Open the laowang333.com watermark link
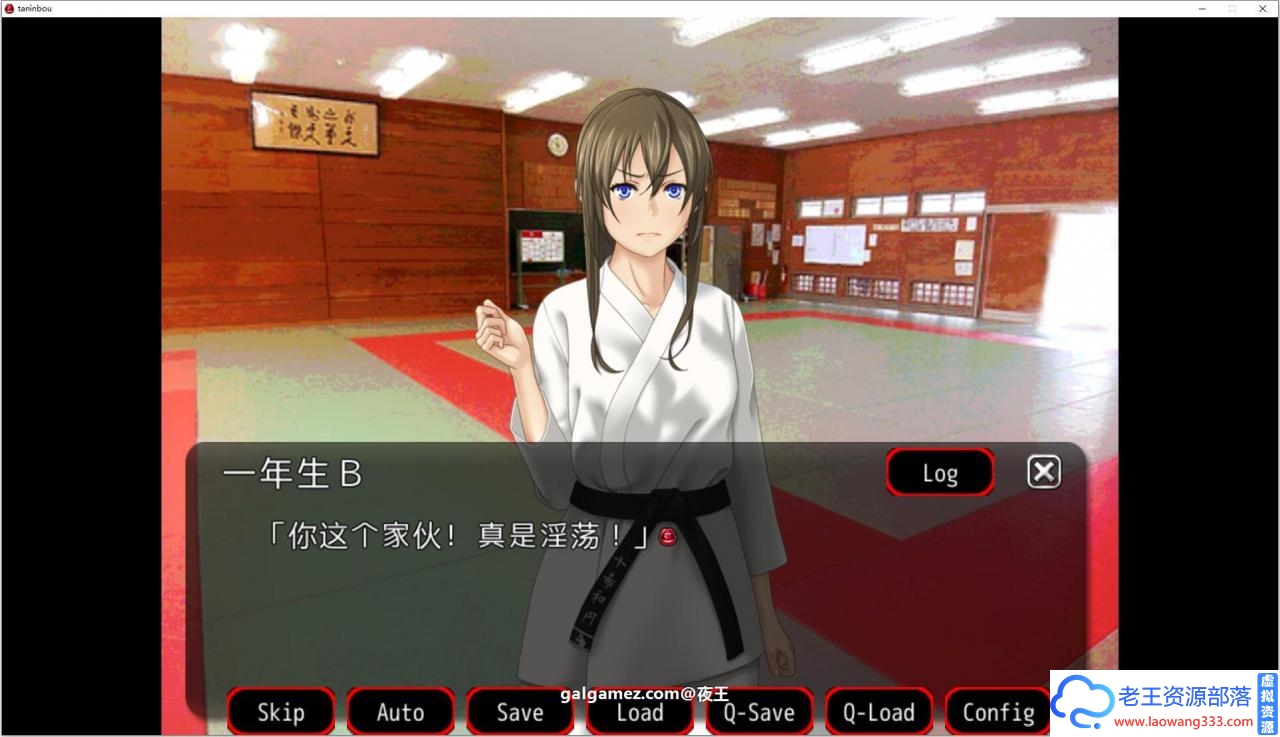The height and width of the screenshot is (737, 1280). [x=1183, y=722]
